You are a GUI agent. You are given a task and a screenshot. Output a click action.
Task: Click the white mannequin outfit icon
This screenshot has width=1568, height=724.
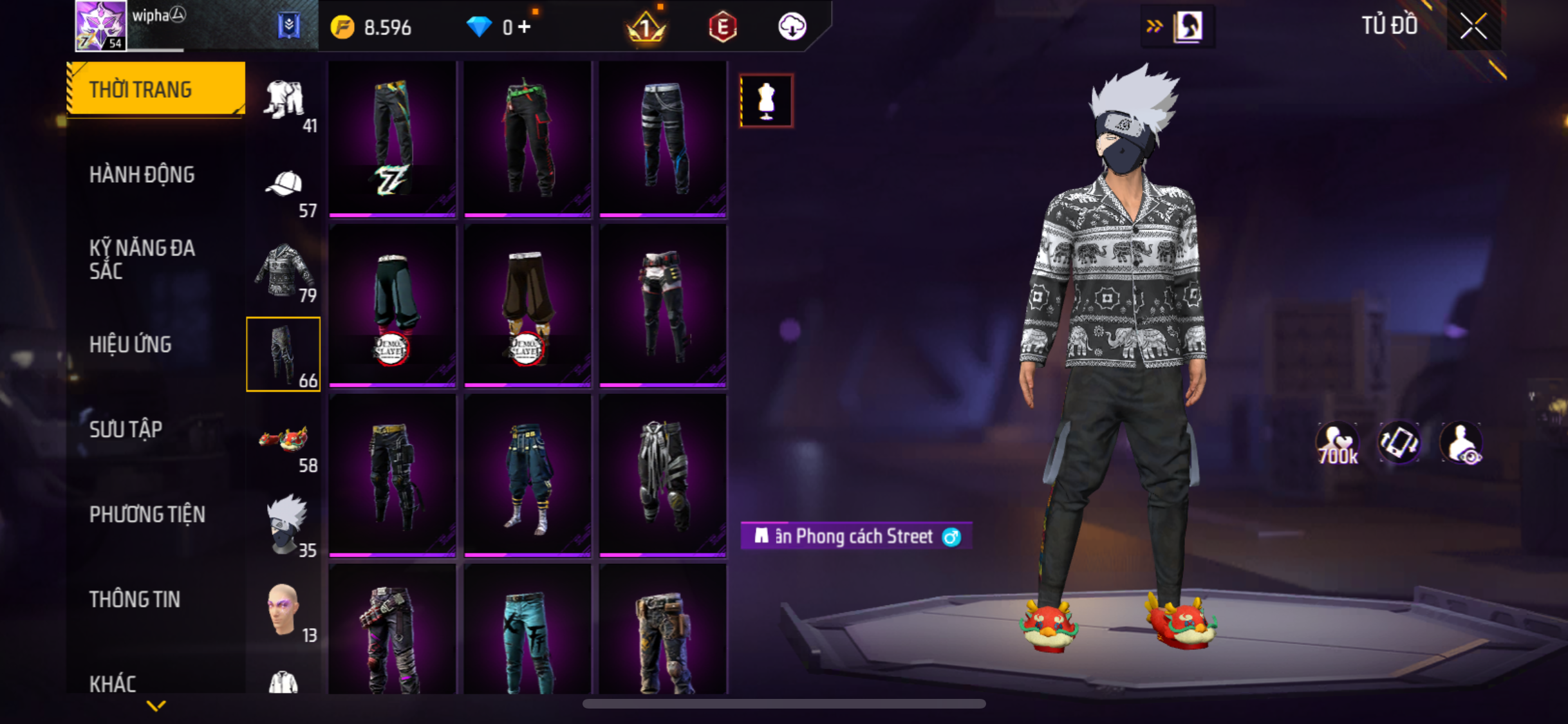766,101
